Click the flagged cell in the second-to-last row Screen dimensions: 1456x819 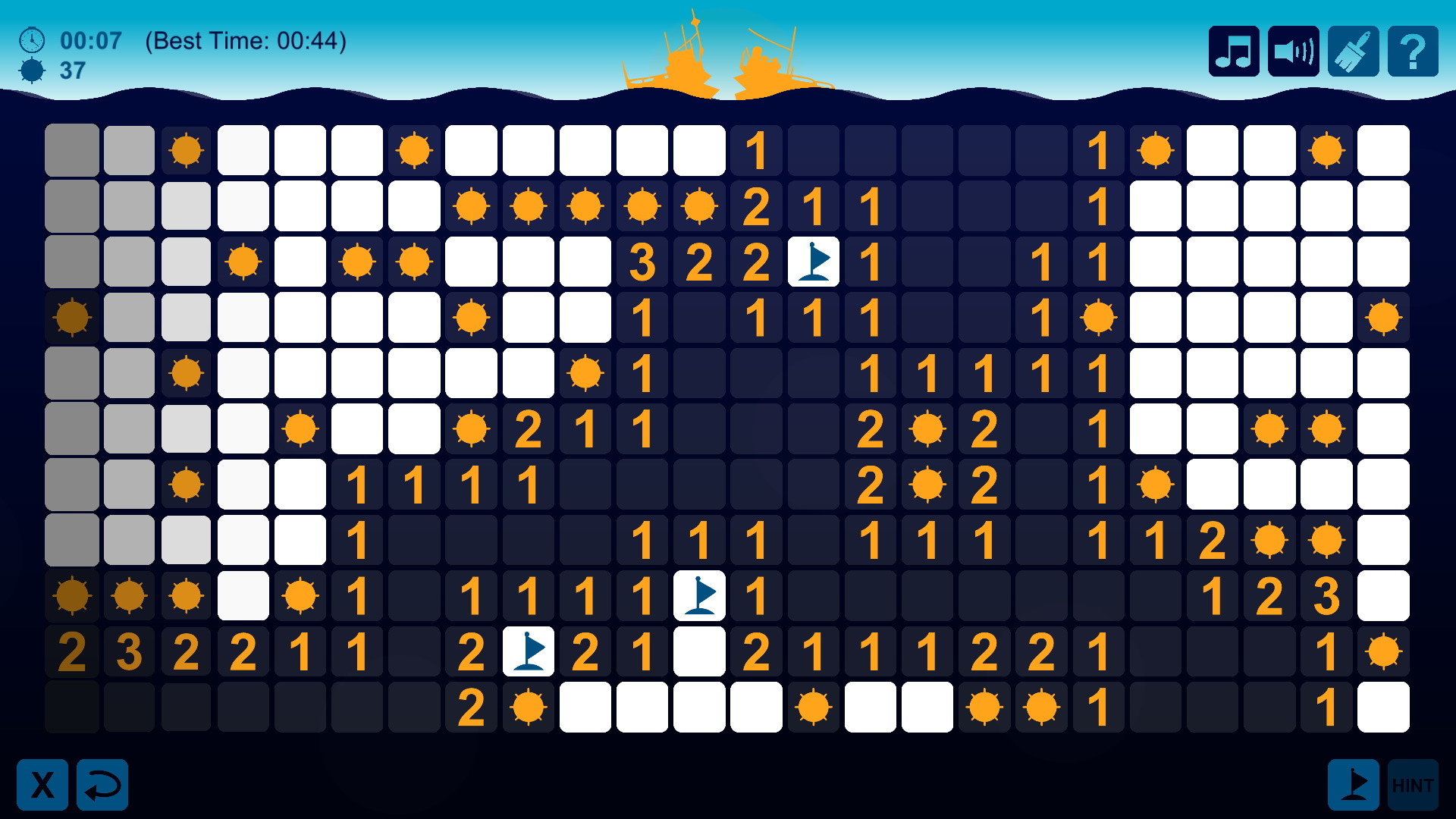529,651
